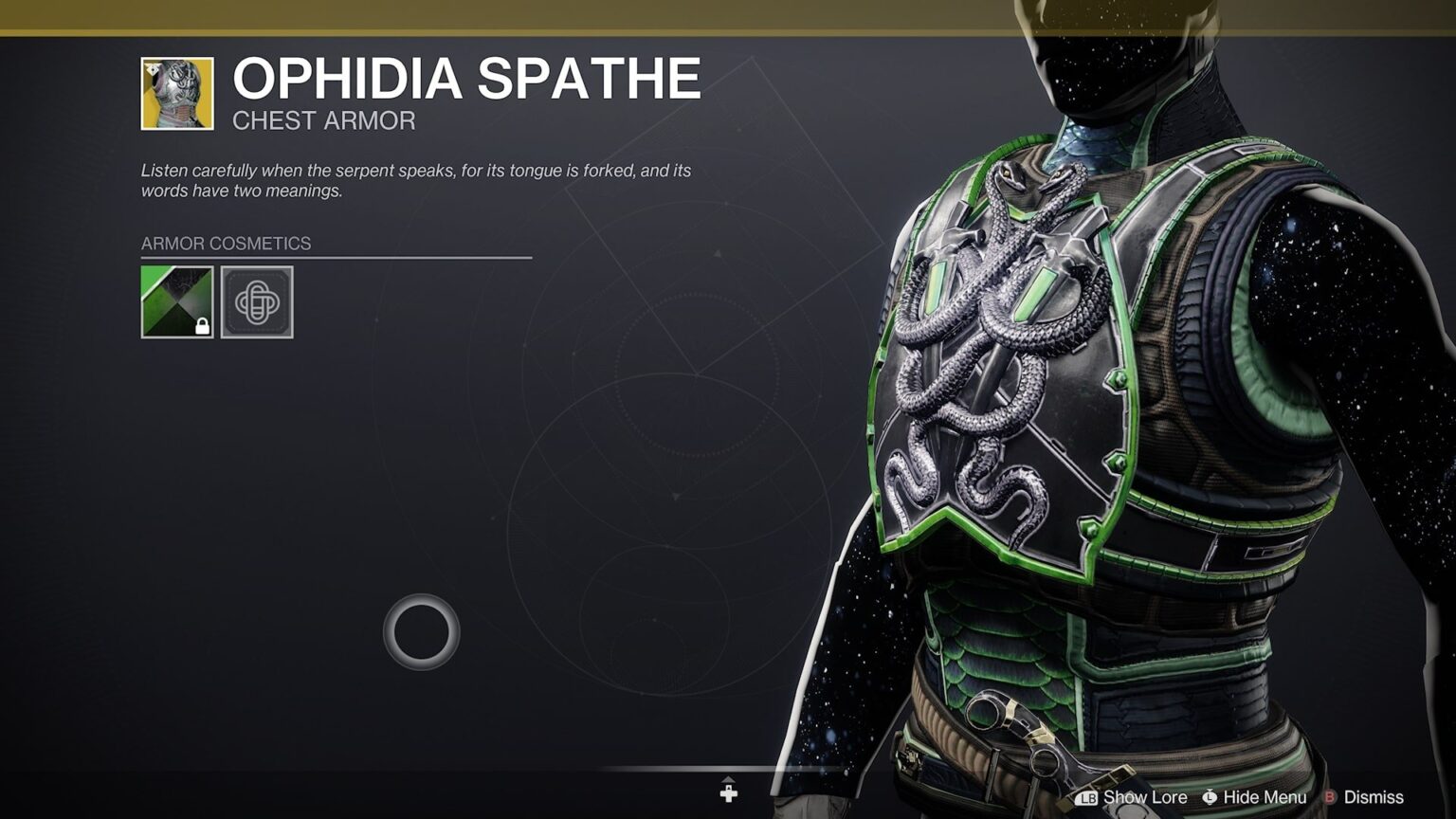Open the ornament socket in Armor Cosmetics
1456x819 pixels.
(257, 303)
